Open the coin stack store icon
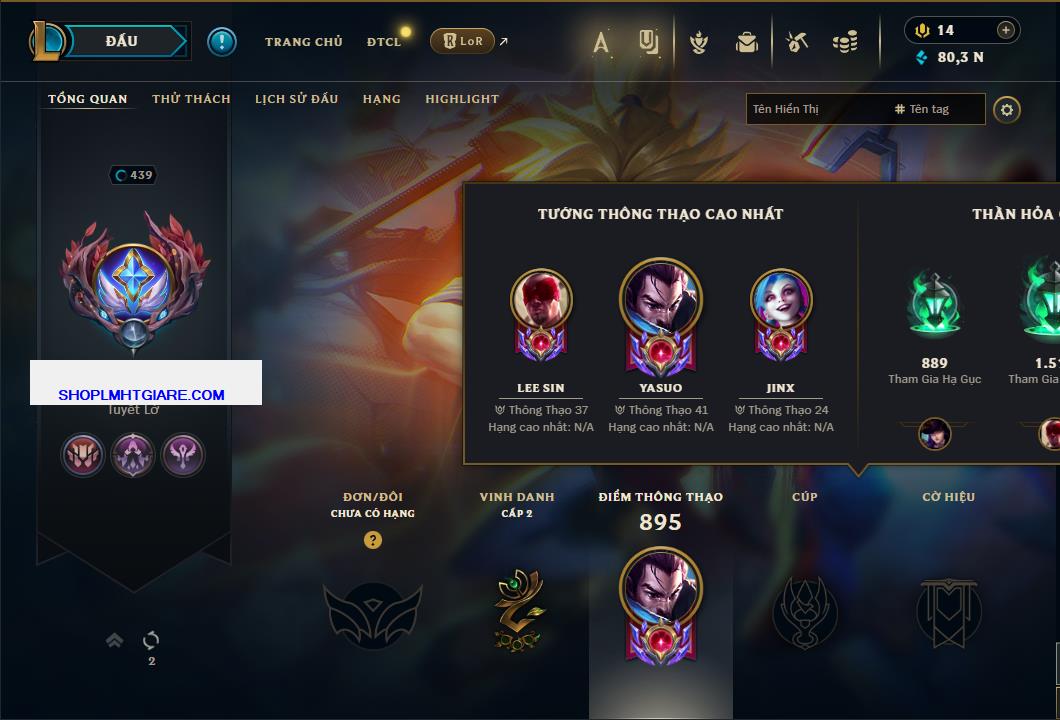The width and height of the screenshot is (1060, 720). (x=845, y=42)
